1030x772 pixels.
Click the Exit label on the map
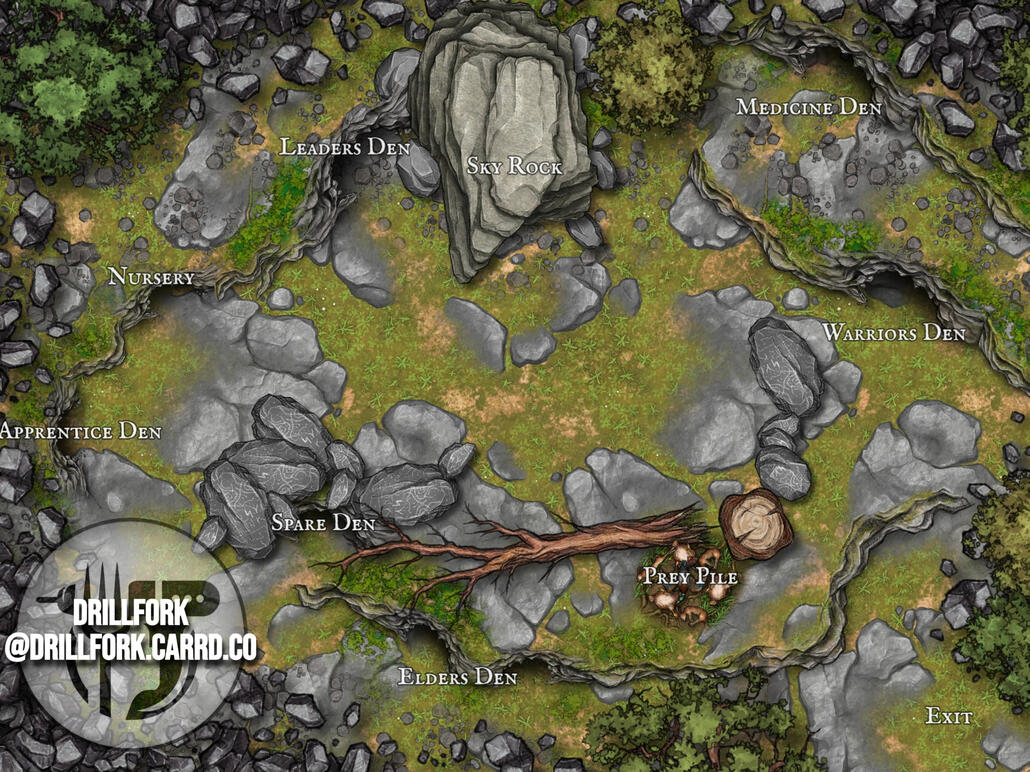pyautogui.click(x=949, y=717)
